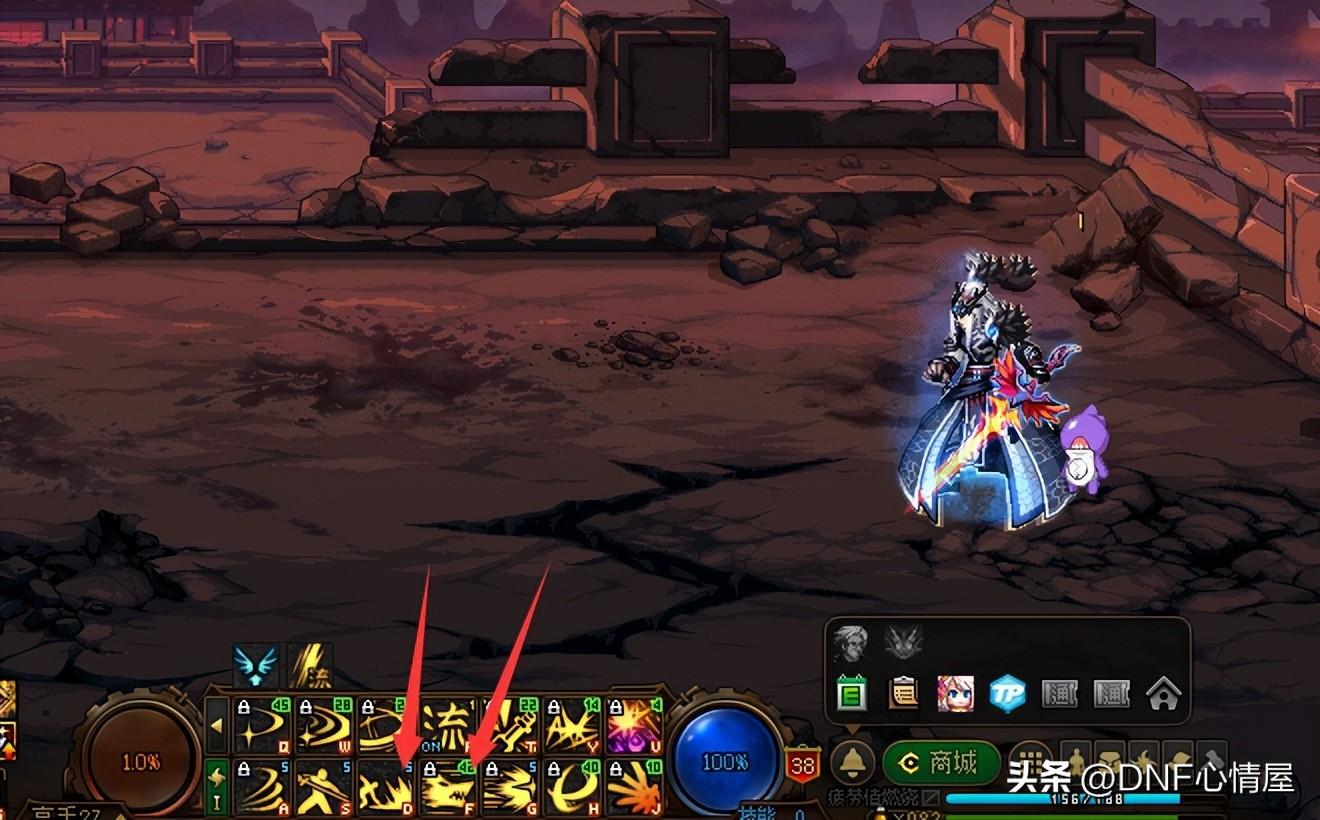Activate the skill on the Q slot
1320x820 pixels.
coord(262,725)
